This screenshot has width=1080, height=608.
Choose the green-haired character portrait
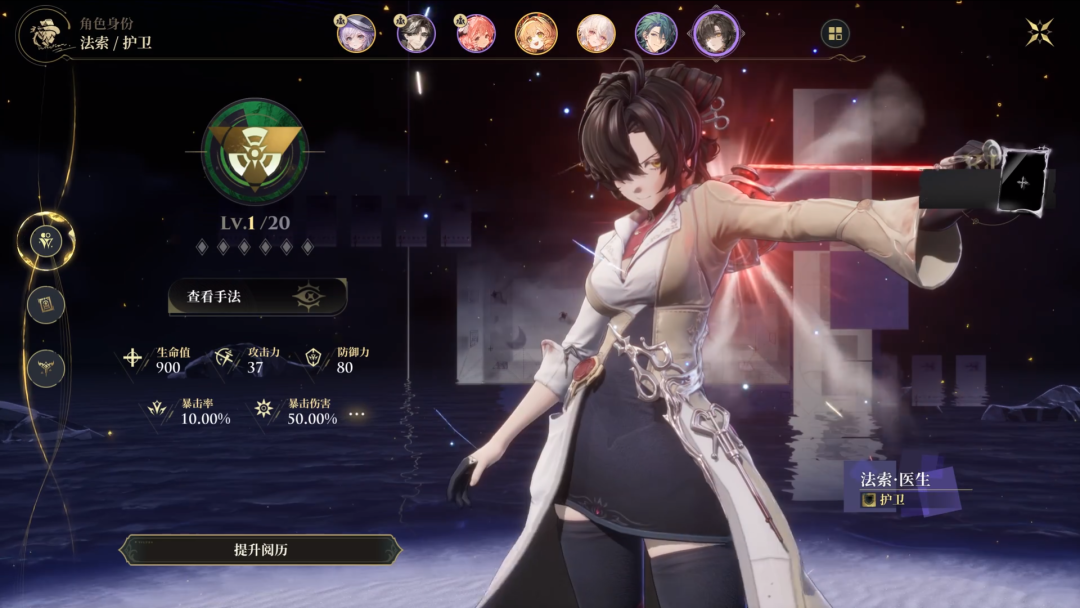pos(656,34)
